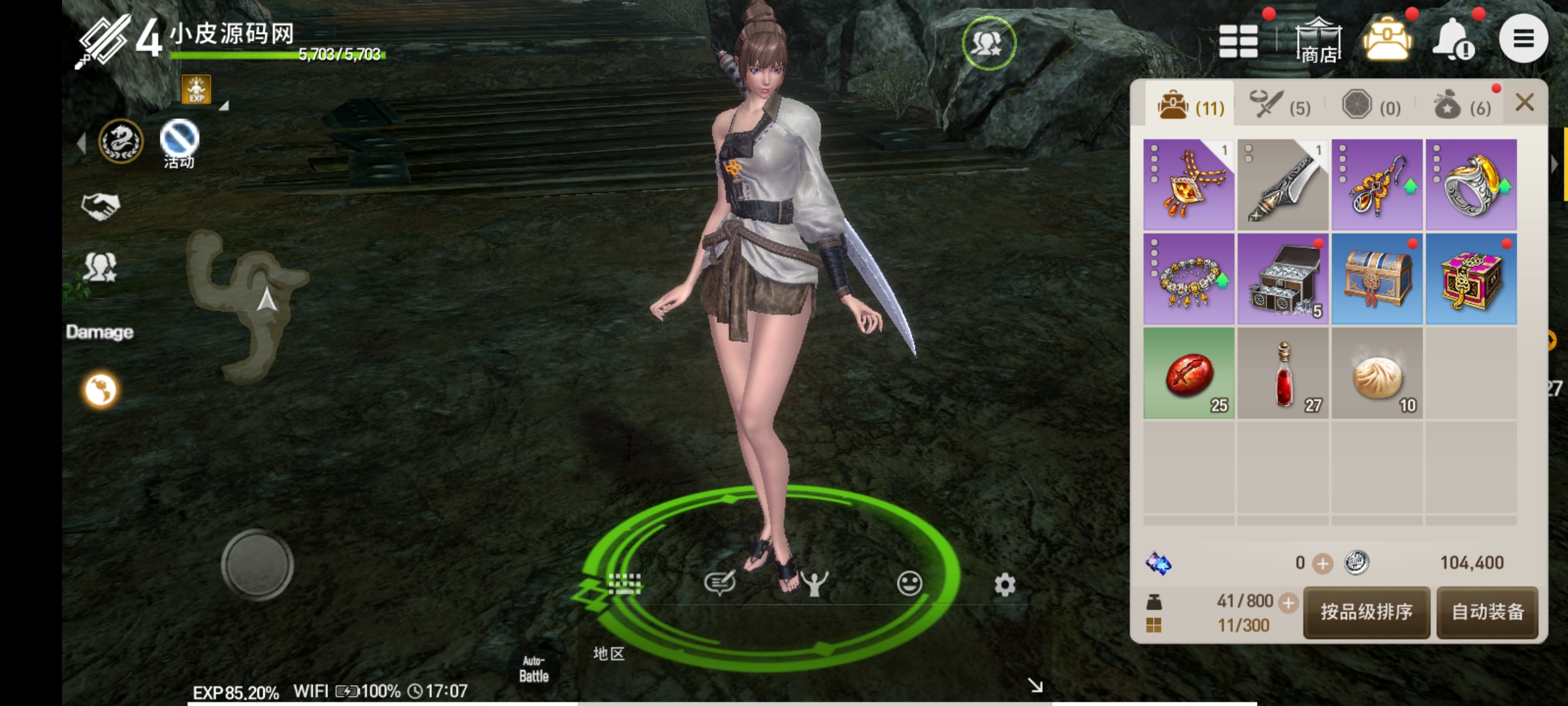Tap the 按品级排序 sort button

click(x=1366, y=612)
